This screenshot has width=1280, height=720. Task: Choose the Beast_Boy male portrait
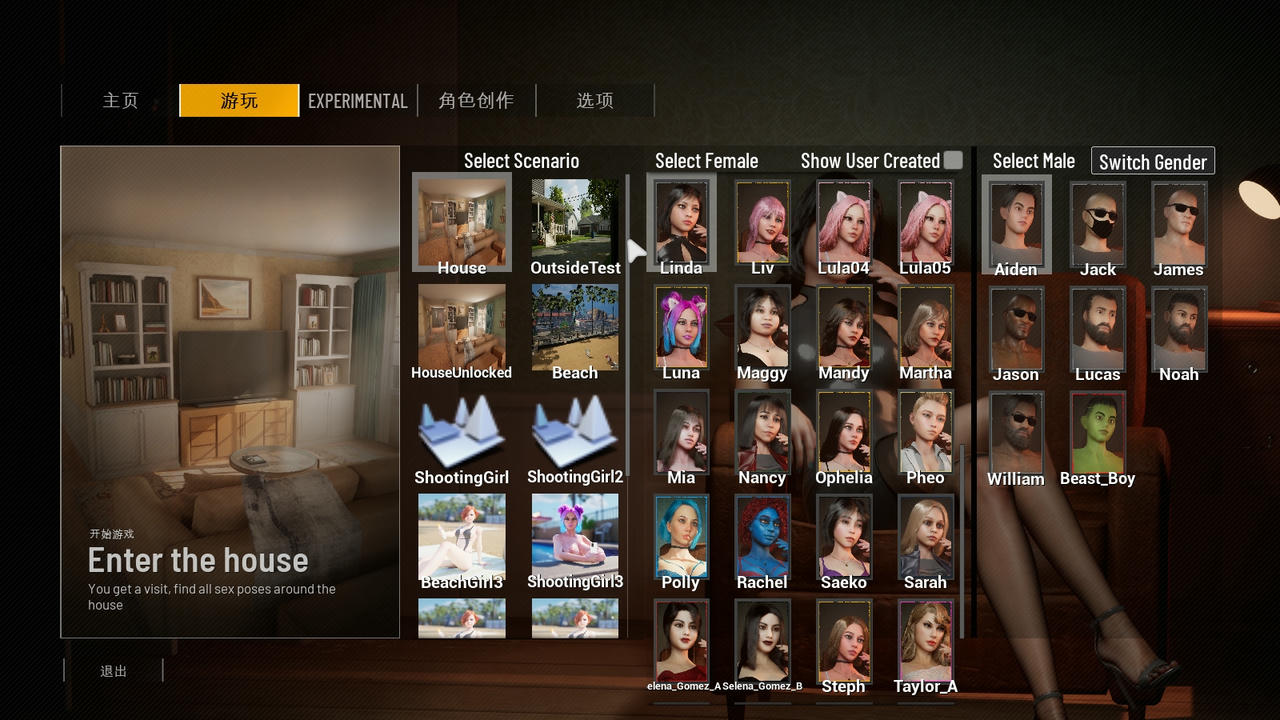click(x=1097, y=433)
